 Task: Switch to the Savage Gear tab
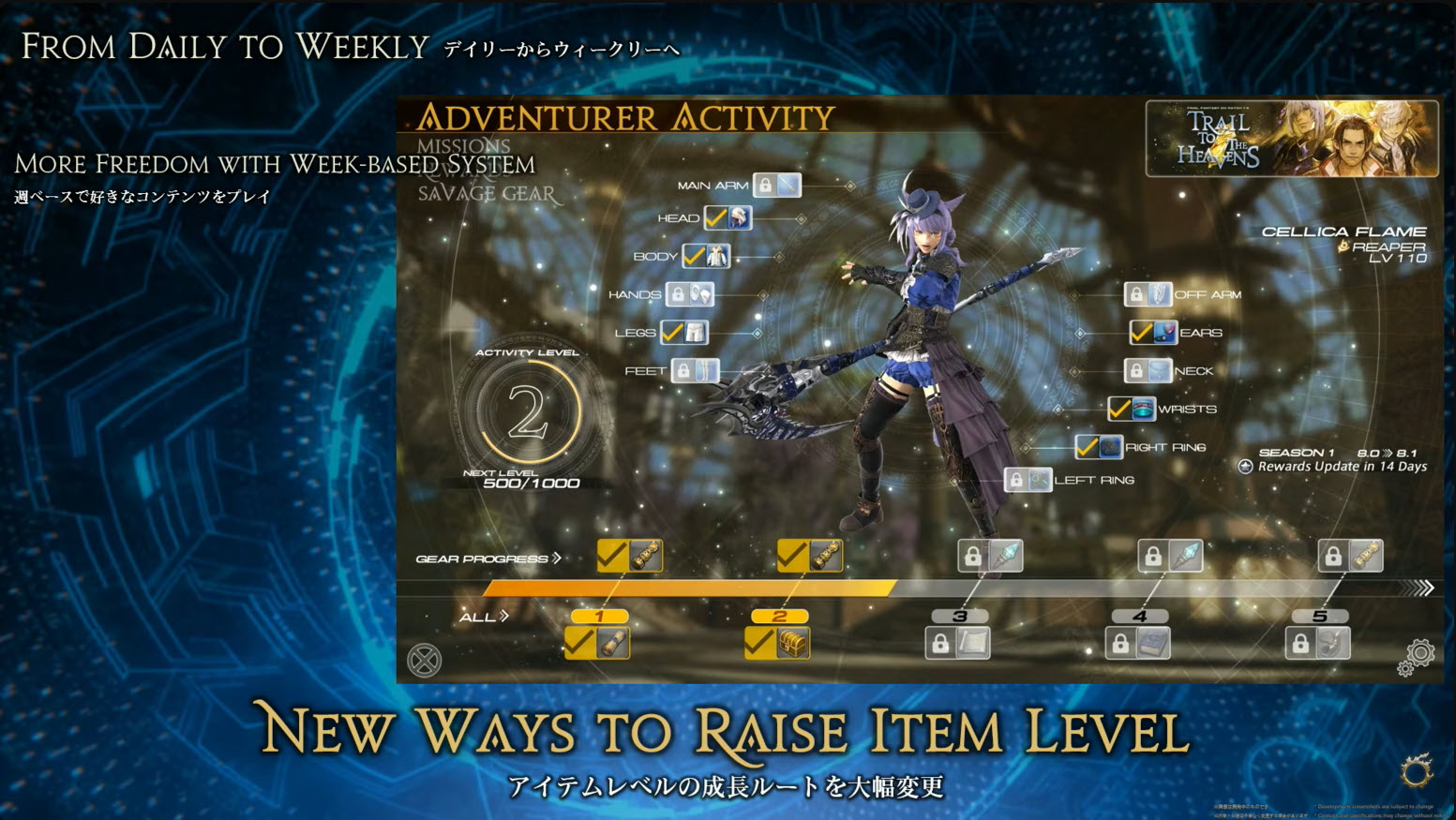[486, 194]
